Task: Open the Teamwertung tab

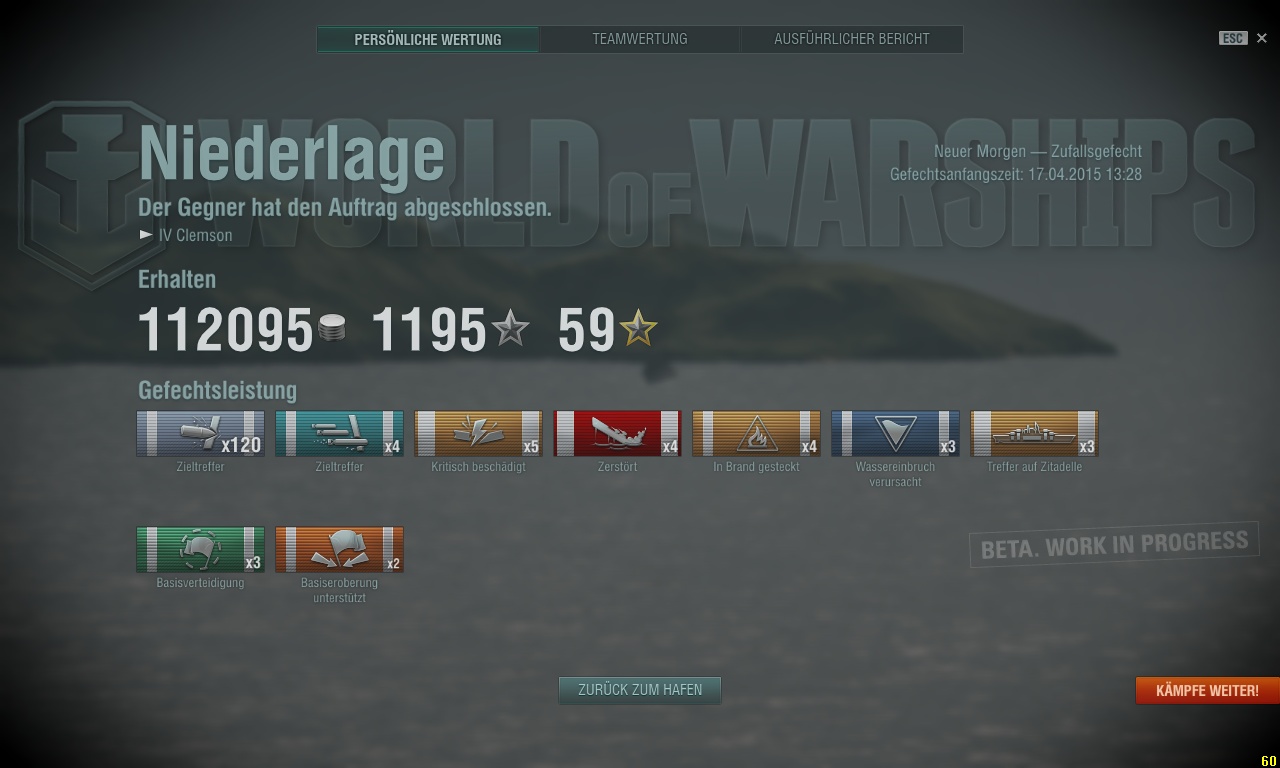Action: click(x=639, y=39)
